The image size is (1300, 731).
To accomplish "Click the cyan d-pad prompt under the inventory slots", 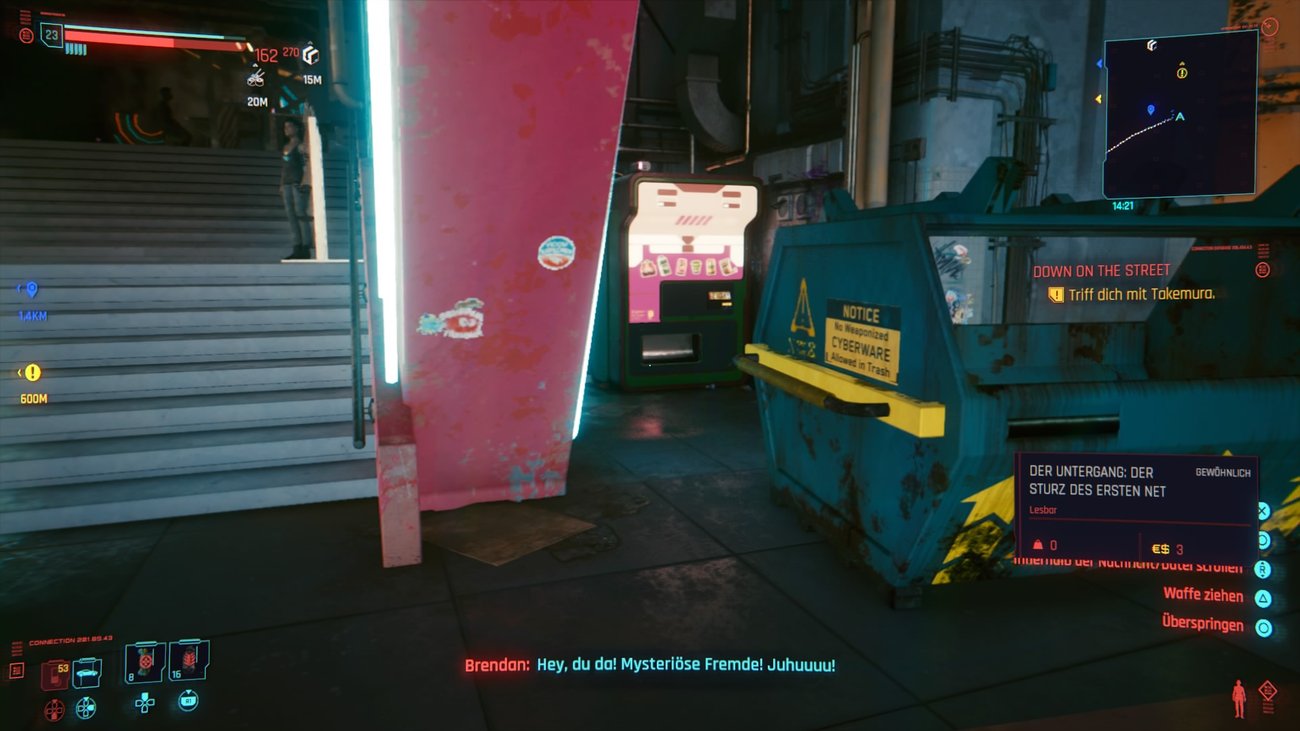I will coord(146,704).
